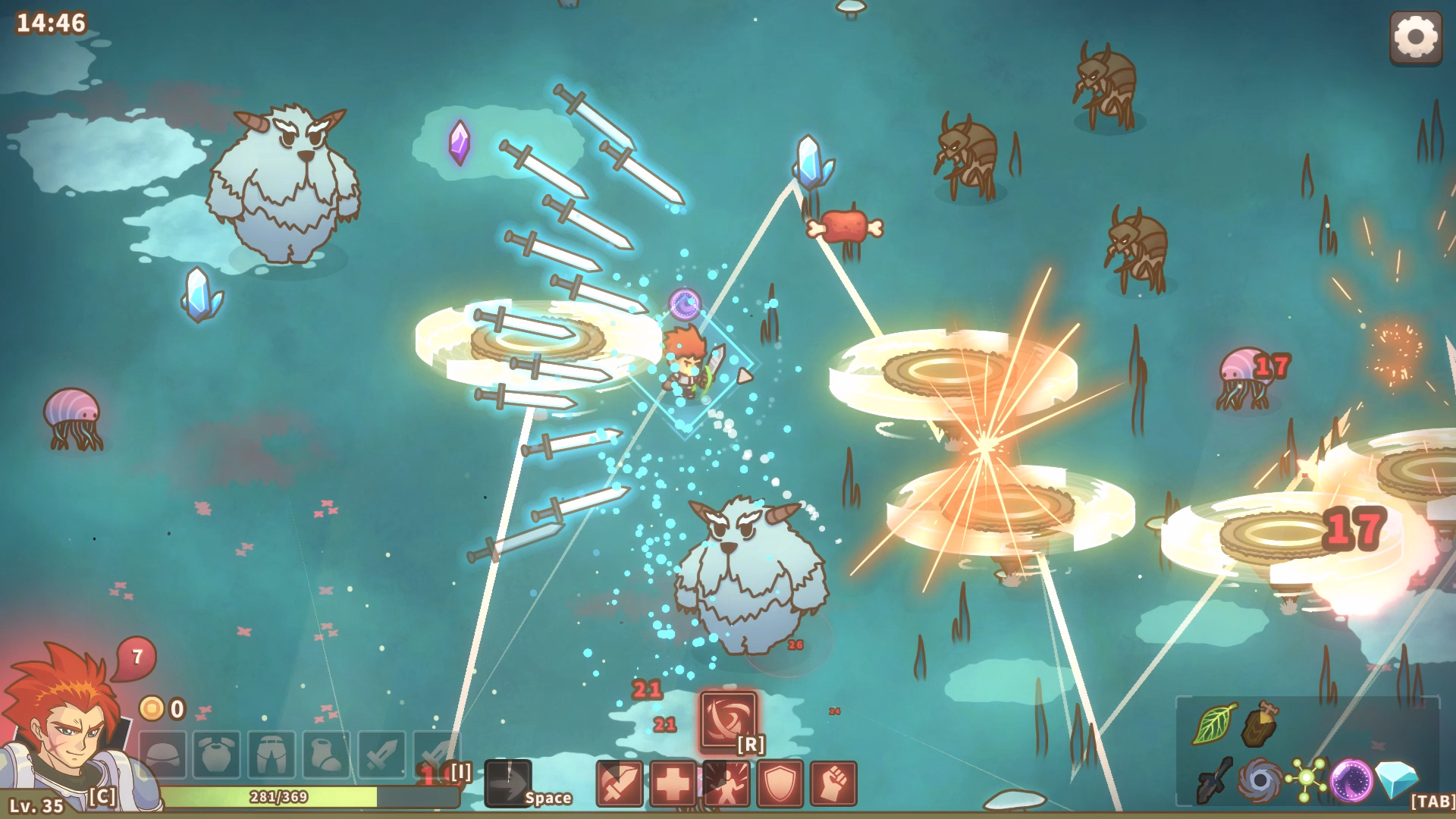
Task: Select the green leaf item
Action: pyautogui.click(x=1213, y=723)
